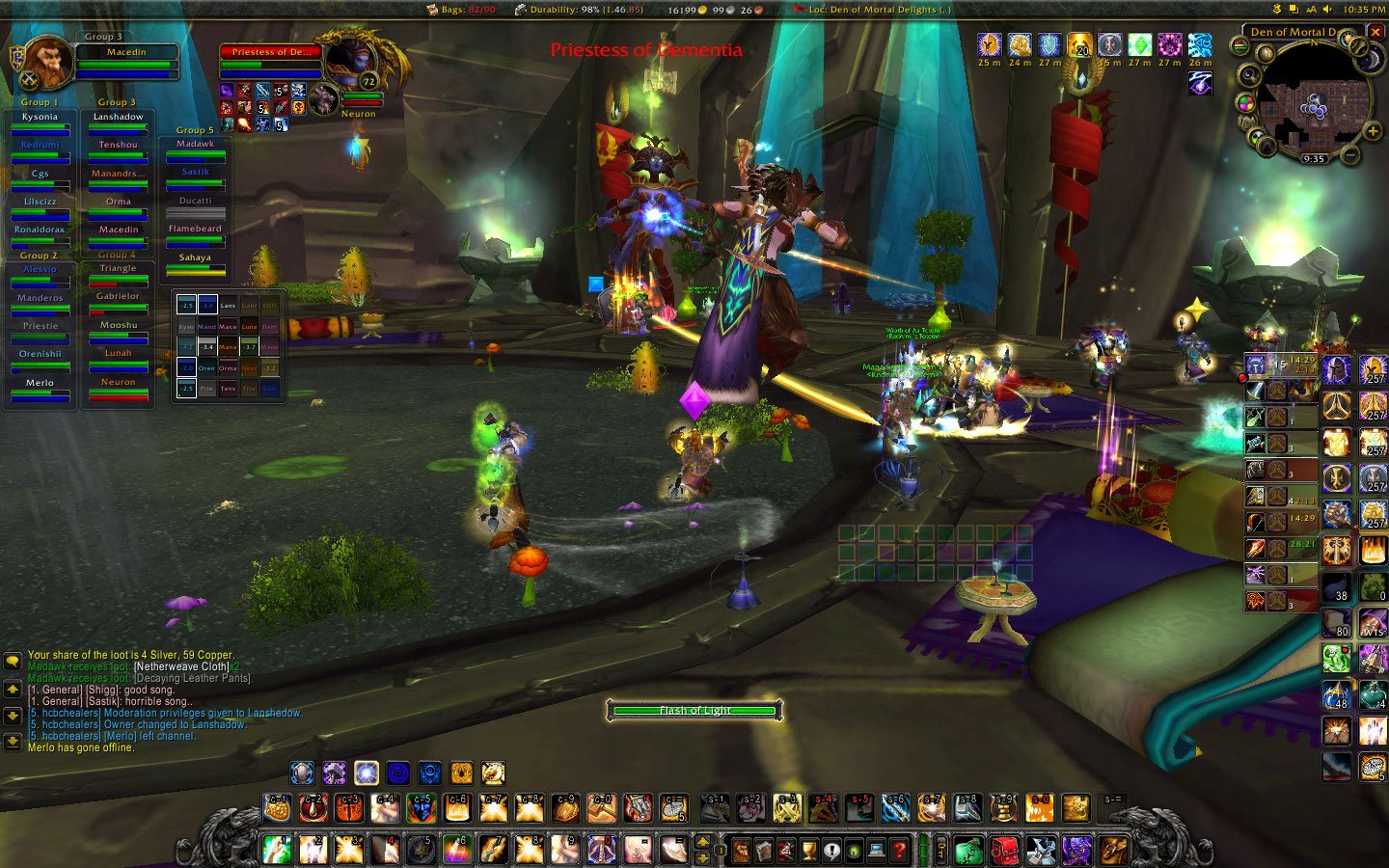Open the red backpack bag slot
The height and width of the screenshot is (868, 1389).
pyautogui.click(x=1005, y=851)
